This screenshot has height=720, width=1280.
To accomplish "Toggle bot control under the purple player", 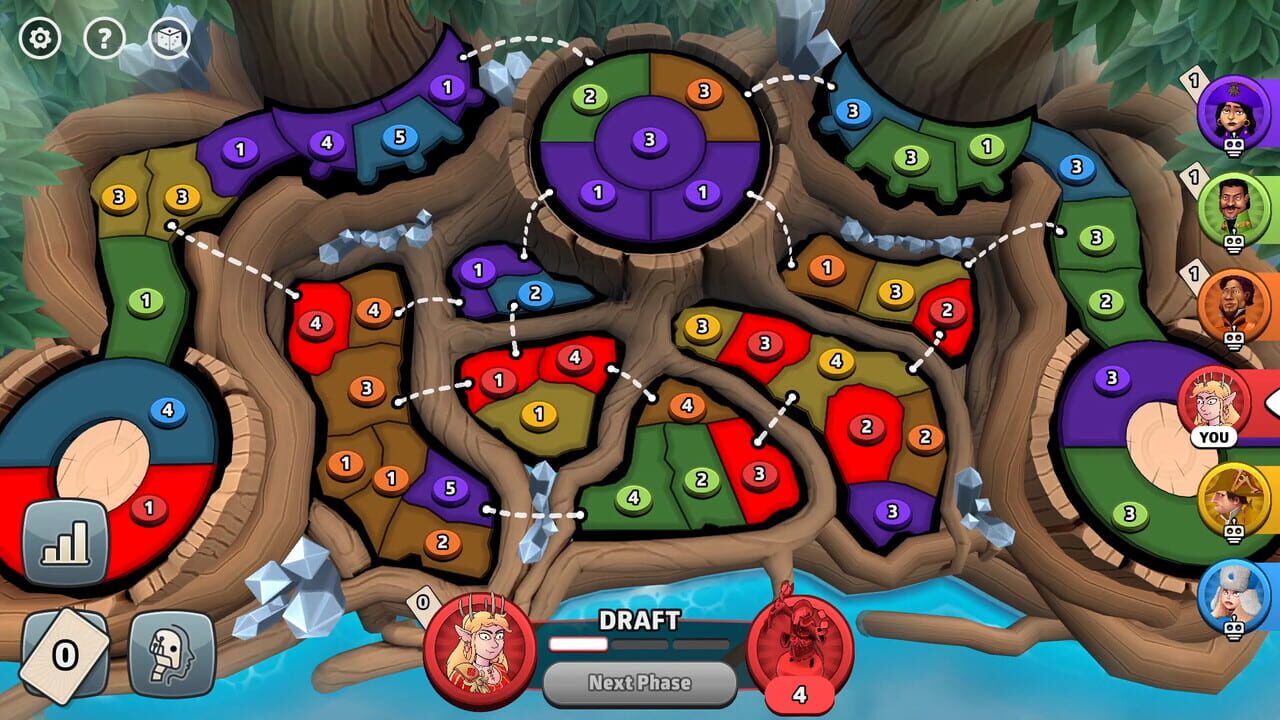I will pos(1233,146).
